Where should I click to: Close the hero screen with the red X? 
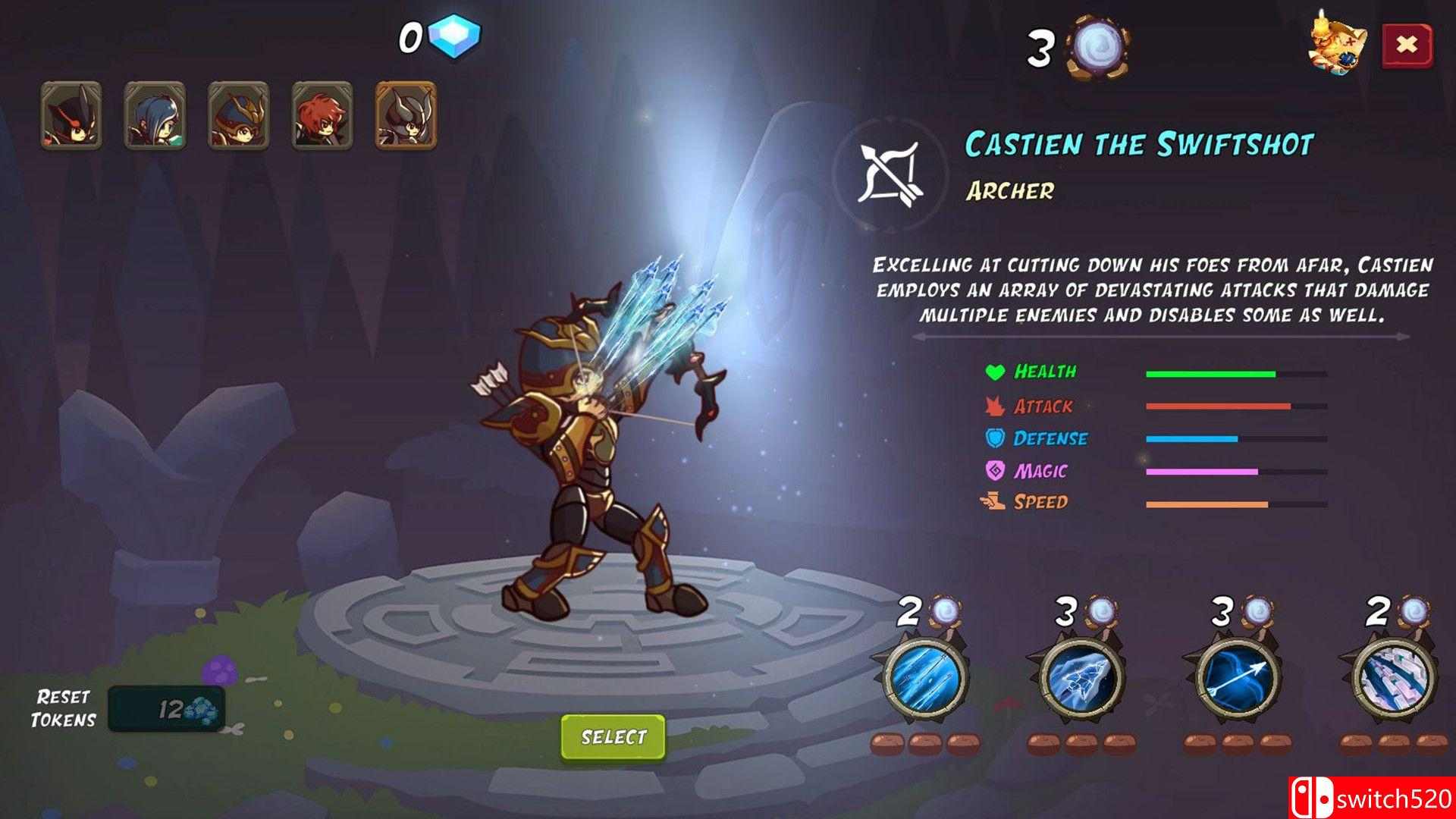tap(1407, 45)
